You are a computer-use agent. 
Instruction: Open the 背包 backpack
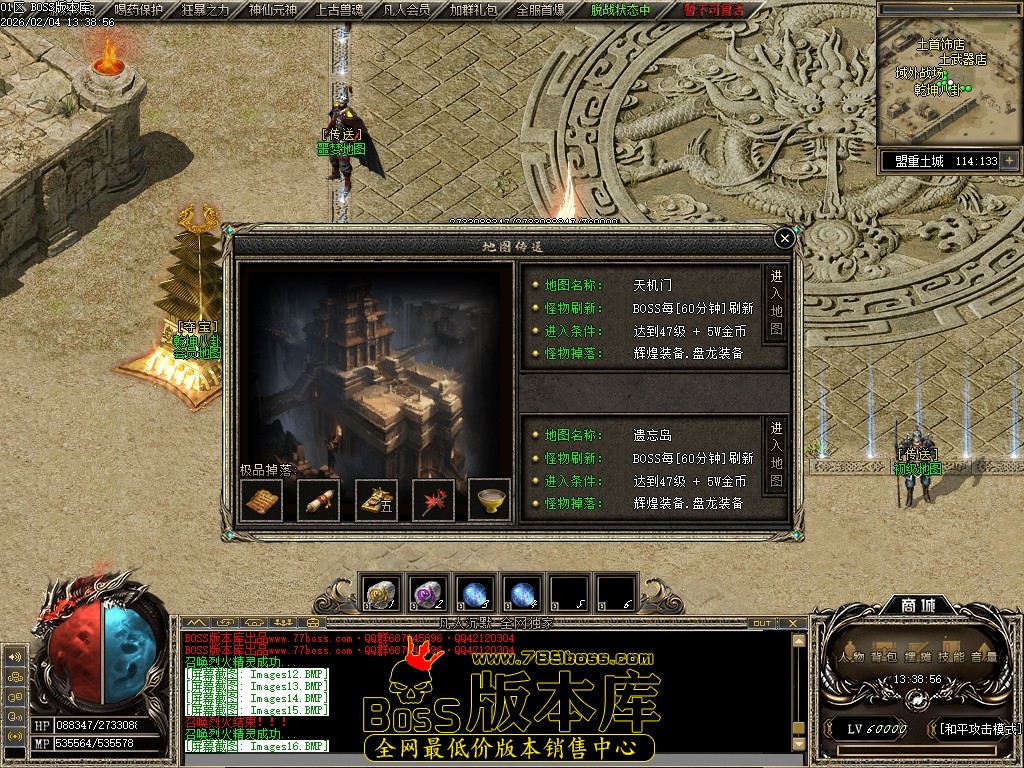pyautogui.click(x=884, y=657)
